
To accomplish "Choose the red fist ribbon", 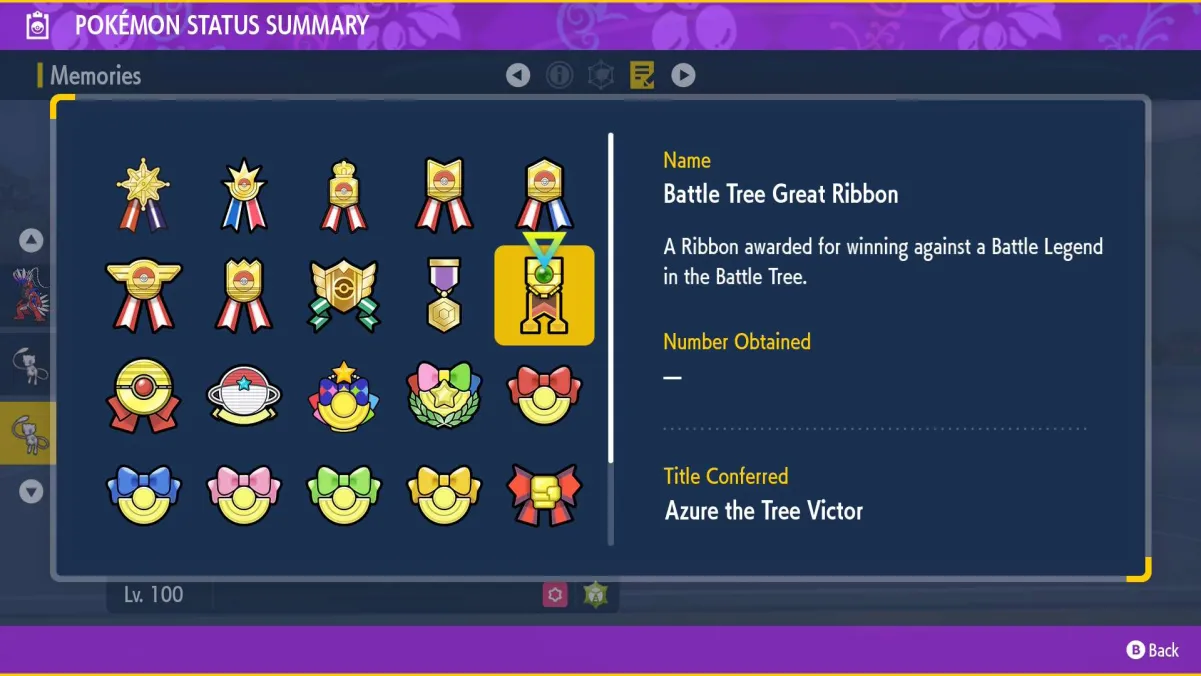I will click(544, 494).
